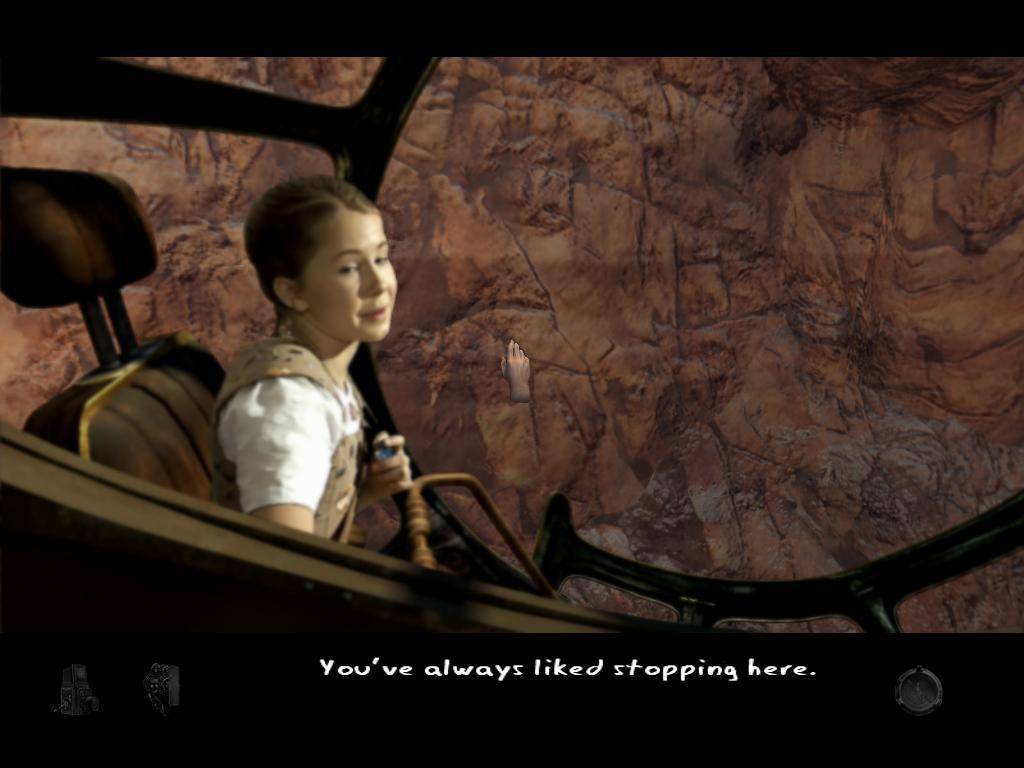Click the circular amulet icon at bottom right

[x=918, y=690]
